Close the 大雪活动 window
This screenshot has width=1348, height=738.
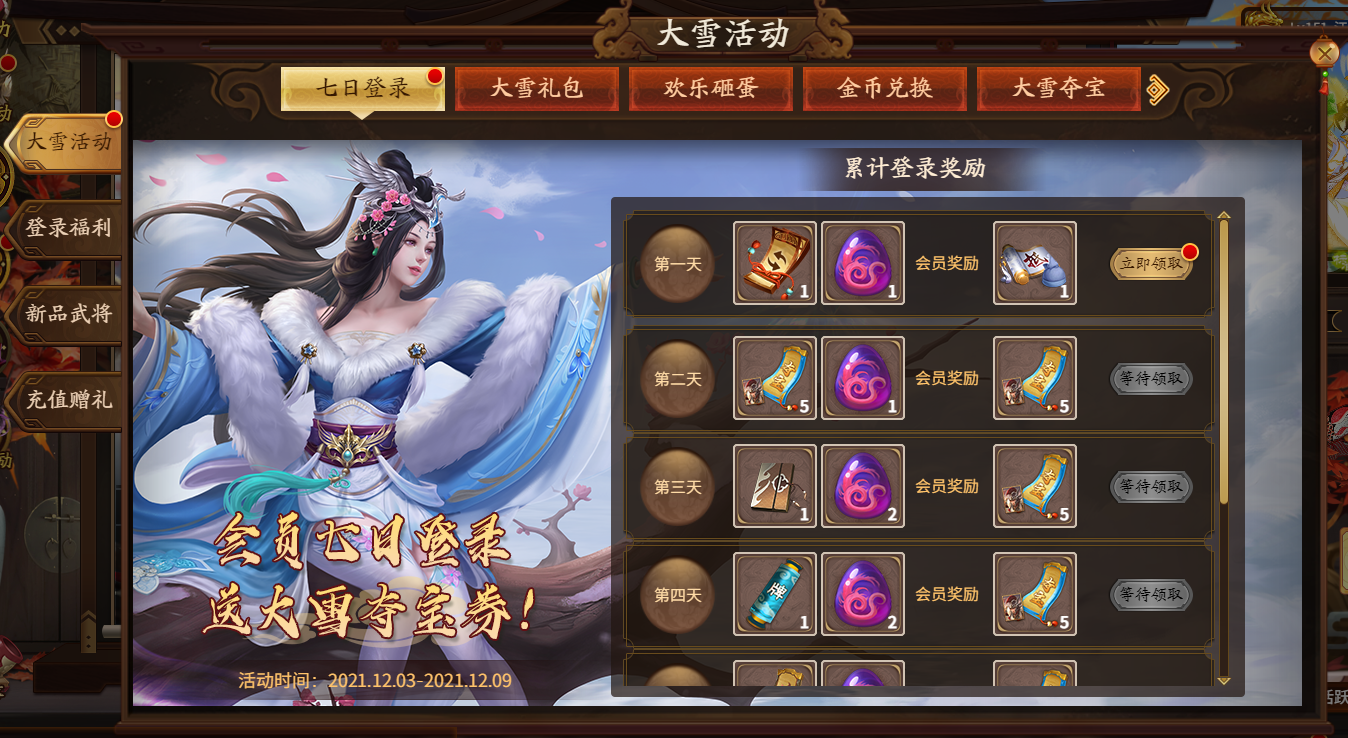(1324, 53)
